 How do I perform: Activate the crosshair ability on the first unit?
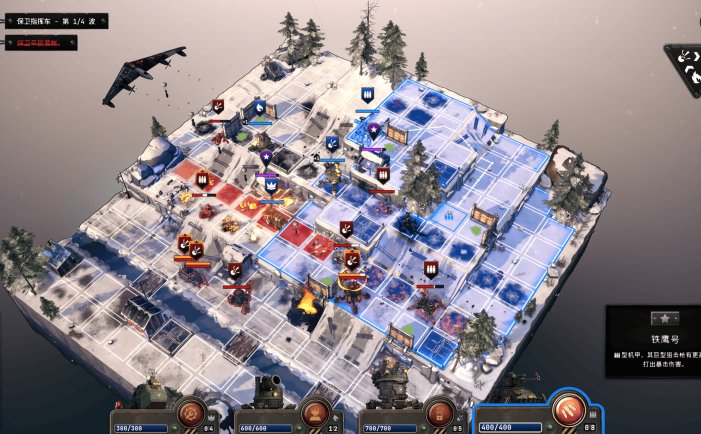pos(189,412)
